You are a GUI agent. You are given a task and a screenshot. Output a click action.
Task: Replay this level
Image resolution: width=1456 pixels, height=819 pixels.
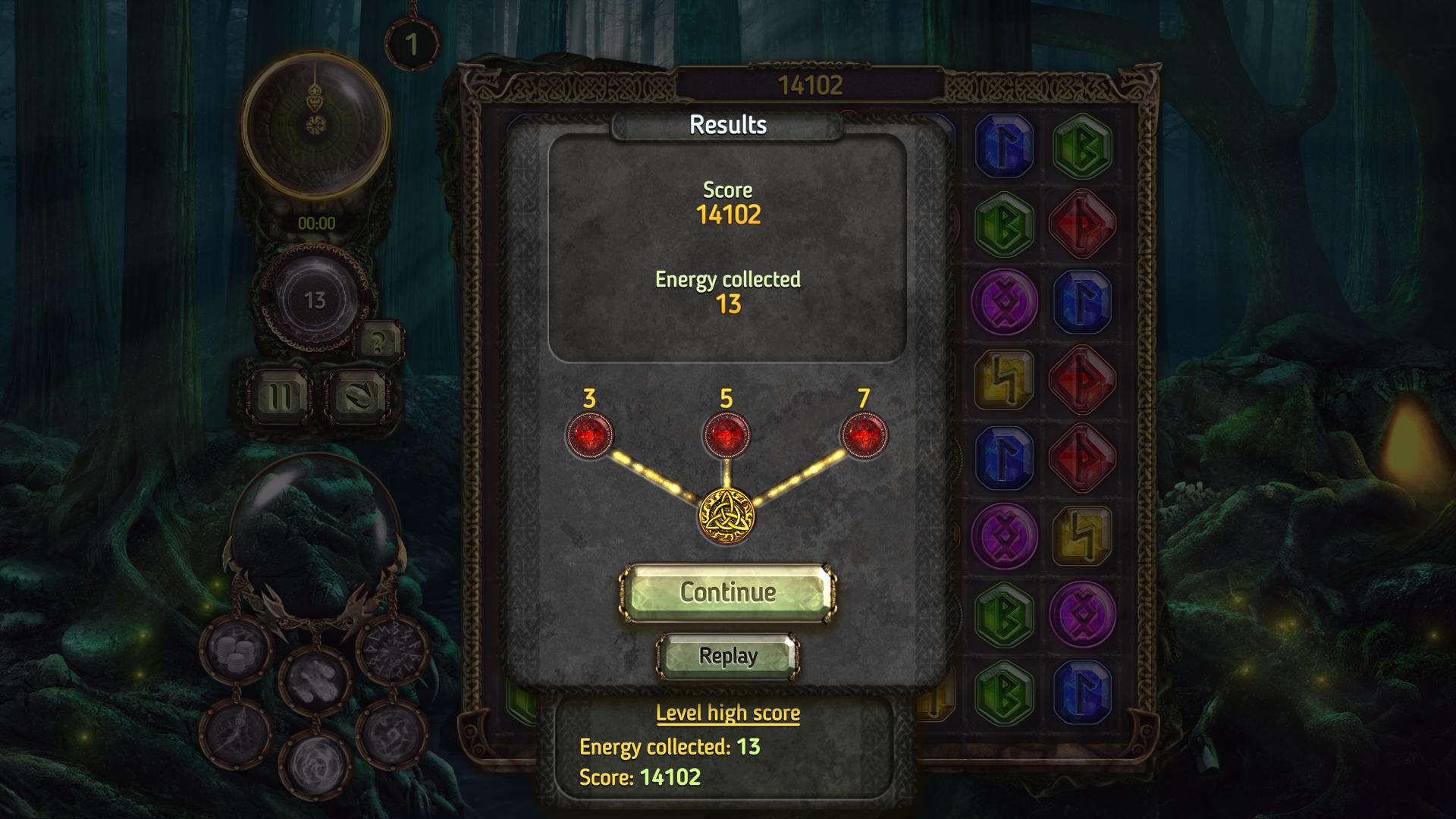pos(727,656)
